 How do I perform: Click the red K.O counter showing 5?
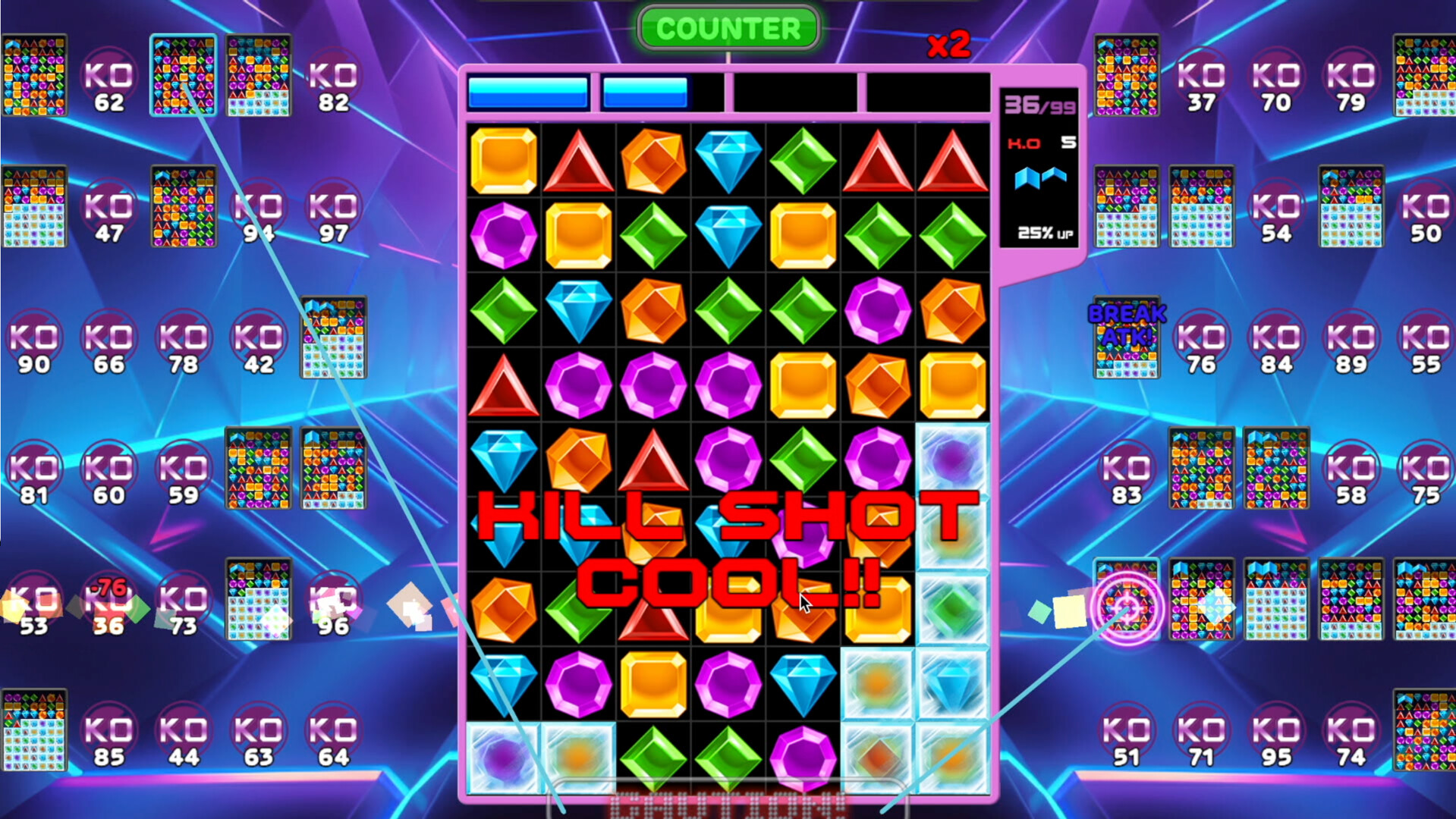pos(1039,141)
